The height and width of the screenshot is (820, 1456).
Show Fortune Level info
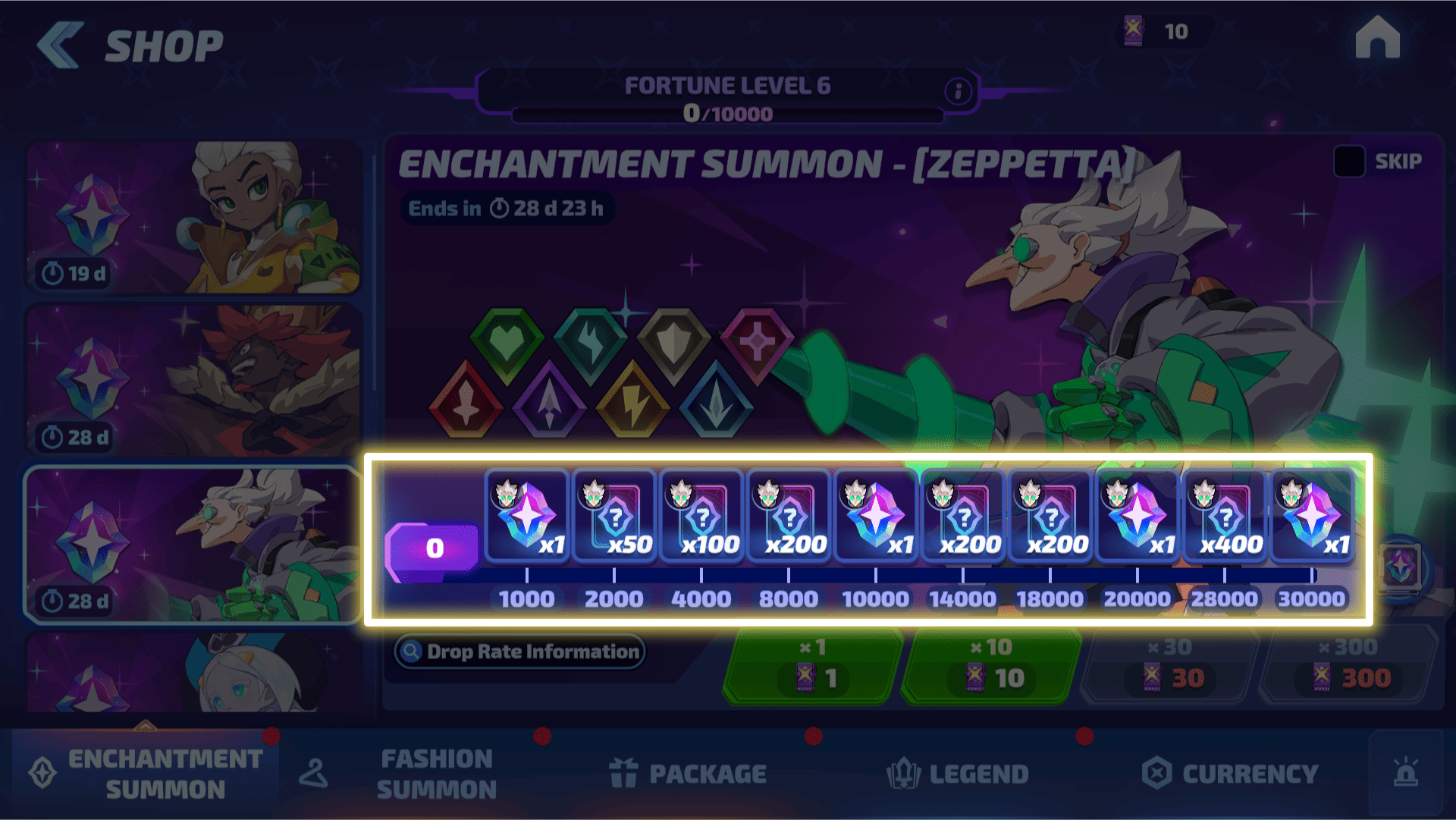pos(958,92)
